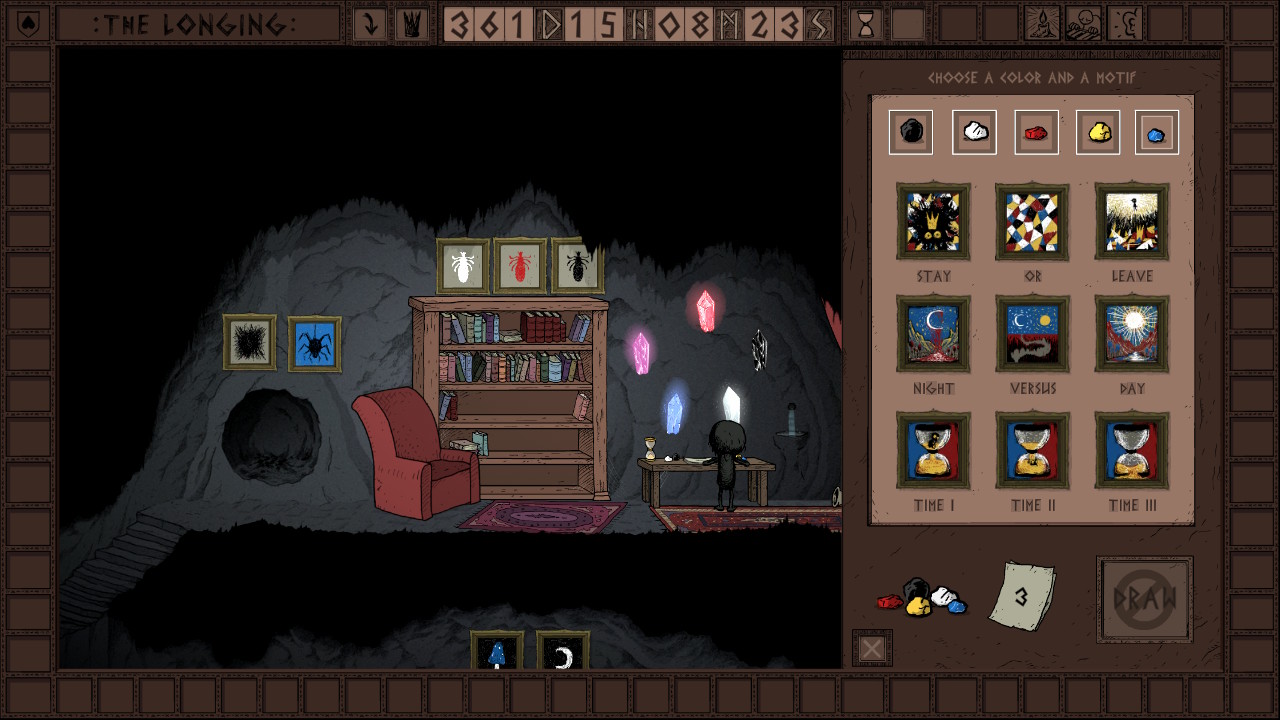Open the candle icon in top bar
Viewport: 1280px width, 720px height.
pos(1042,24)
